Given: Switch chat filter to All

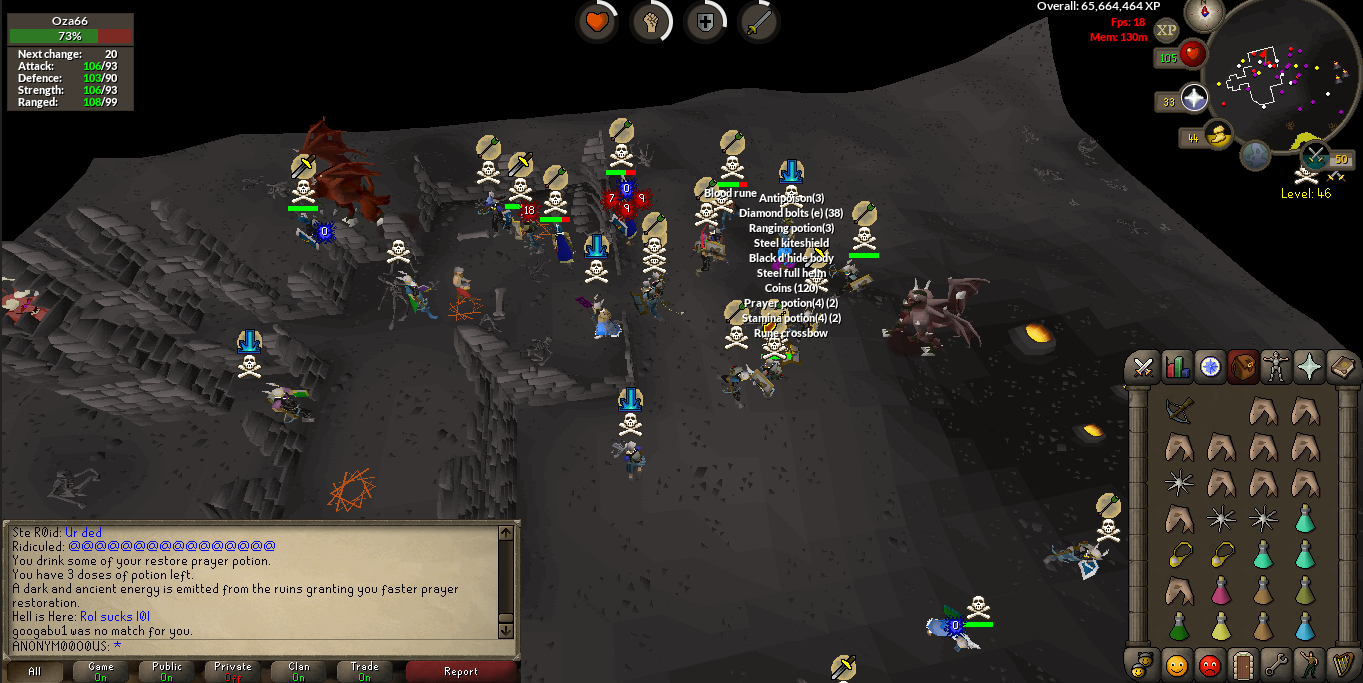Looking at the screenshot, I should (35, 671).
